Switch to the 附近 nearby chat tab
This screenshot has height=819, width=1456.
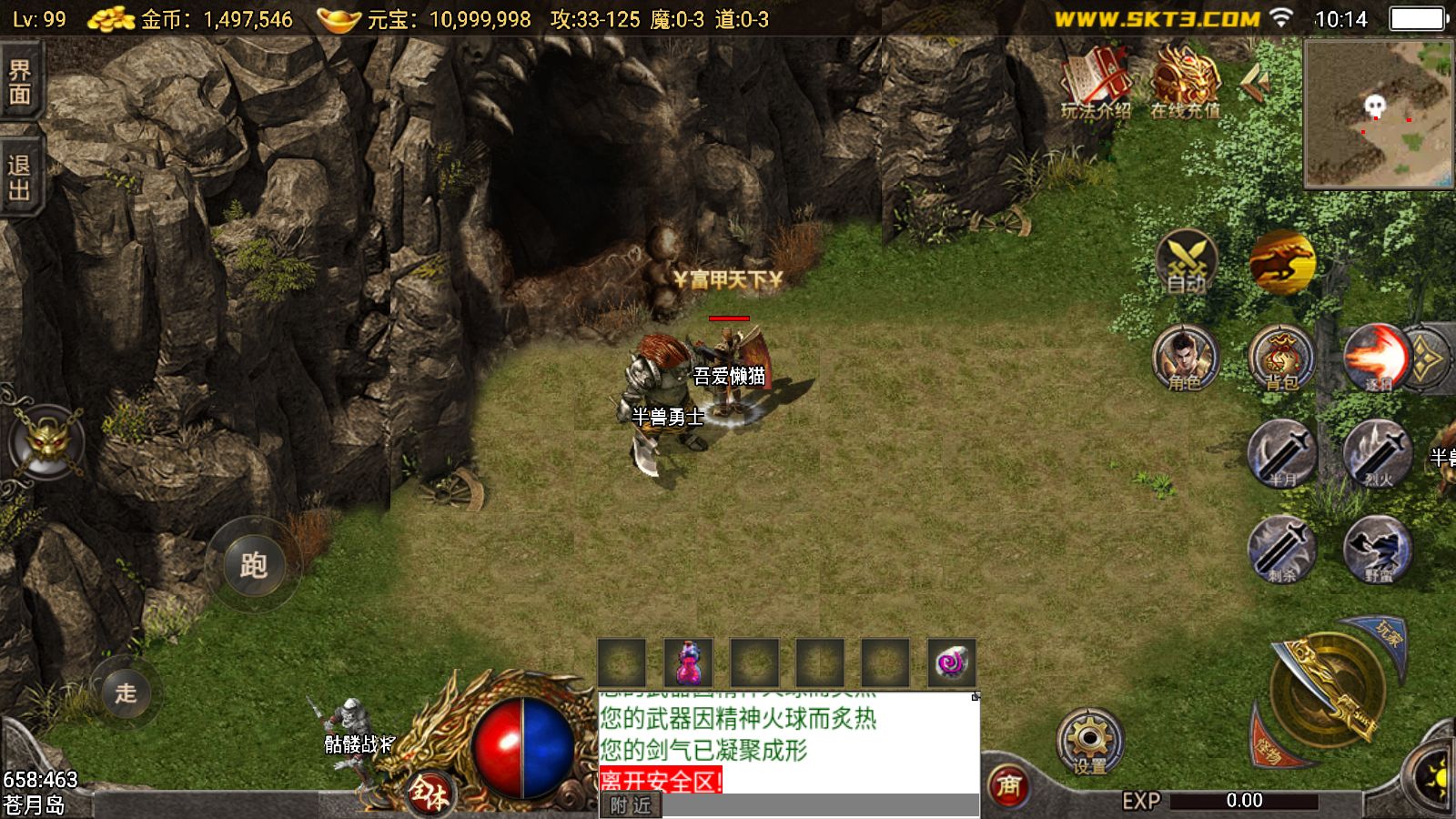(631, 805)
